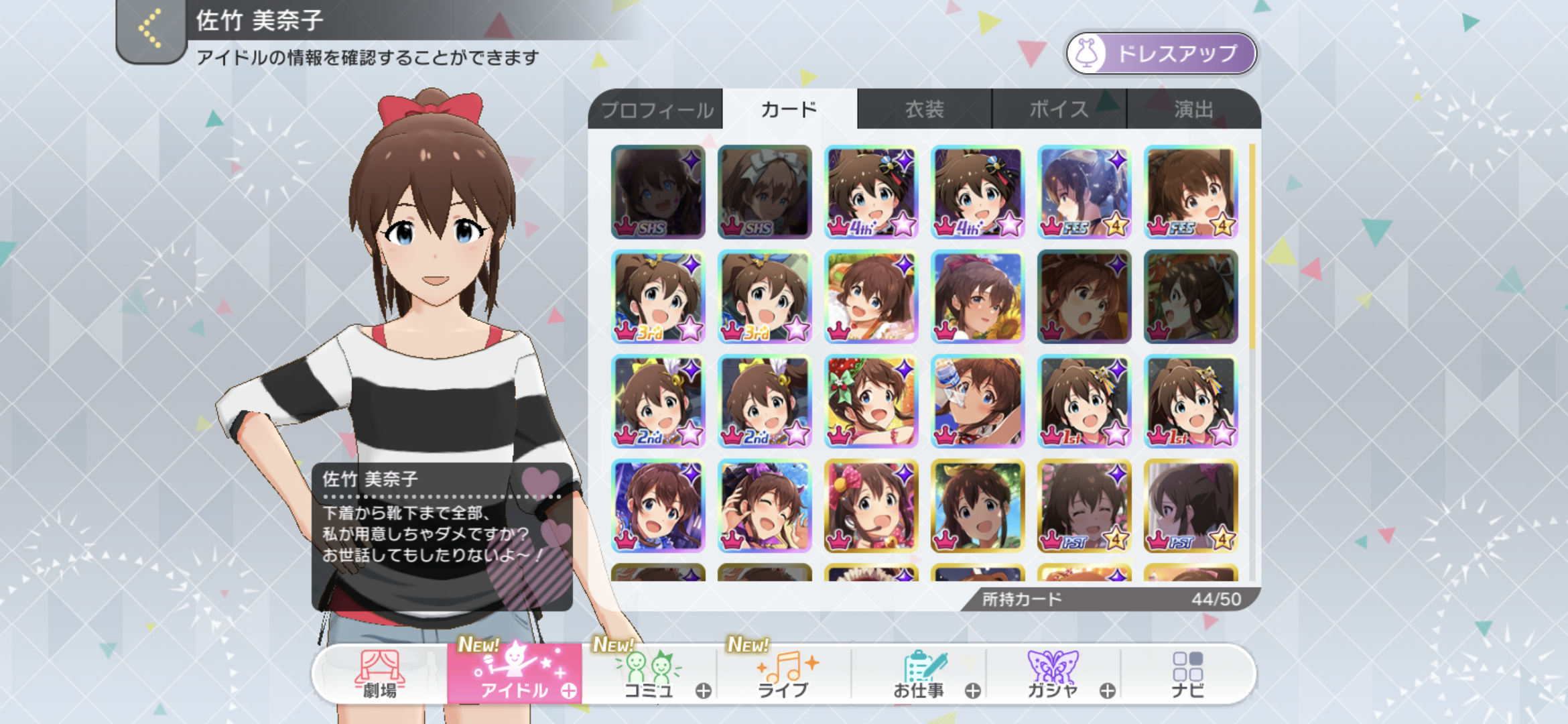Open the 衣装 costume tab
Screen dimensions: 1568x724
924,109
